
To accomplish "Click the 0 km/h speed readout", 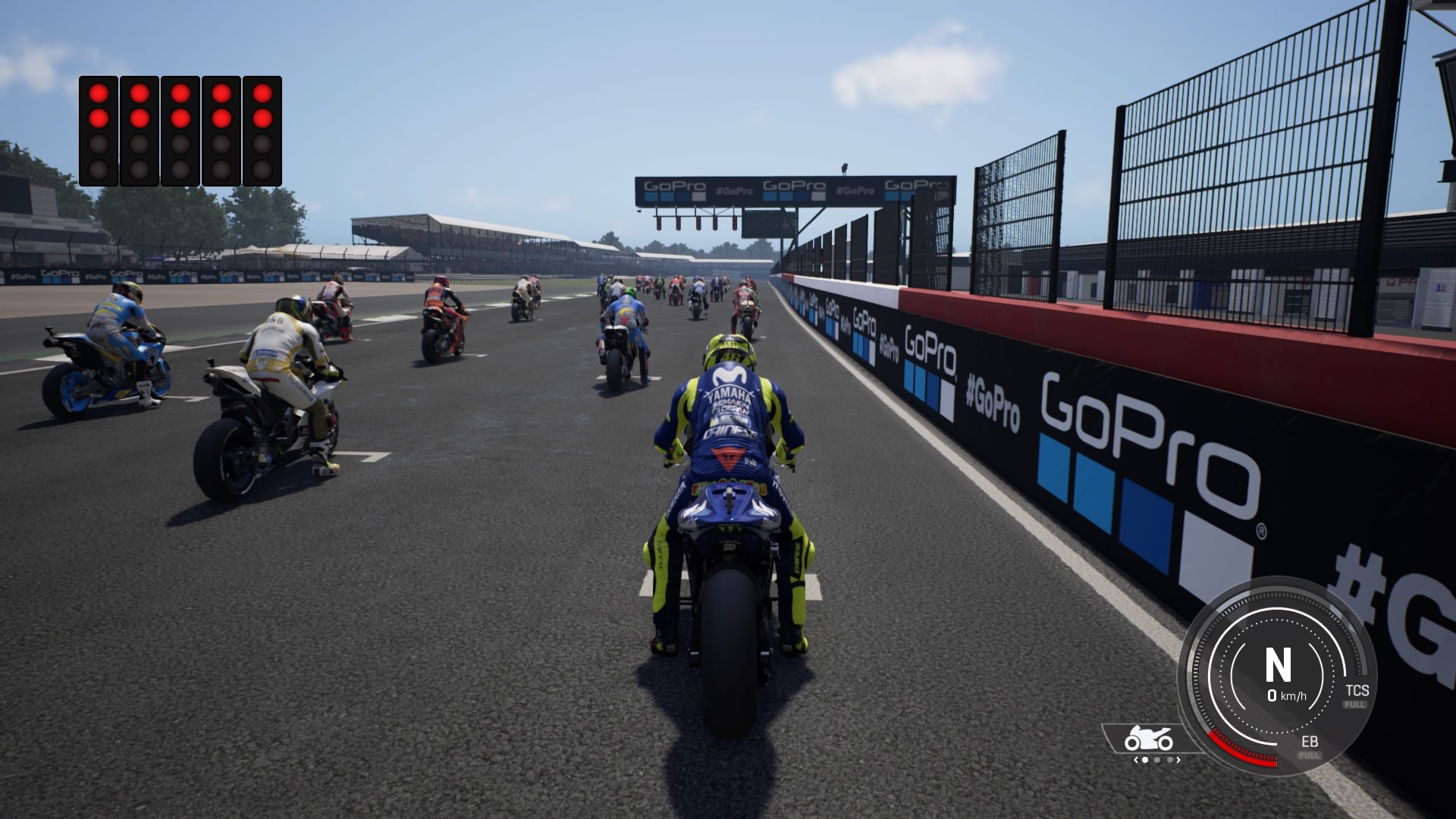I will coord(1286,697).
